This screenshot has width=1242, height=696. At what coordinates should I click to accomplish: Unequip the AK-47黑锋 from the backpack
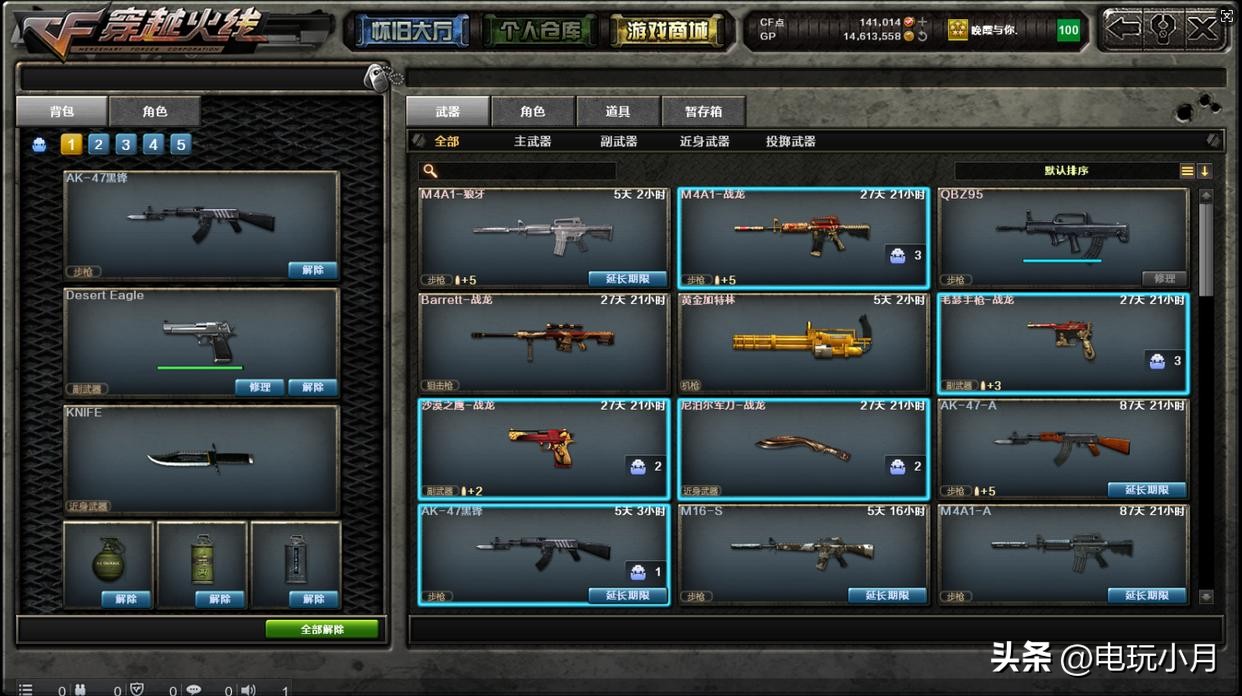point(312,270)
